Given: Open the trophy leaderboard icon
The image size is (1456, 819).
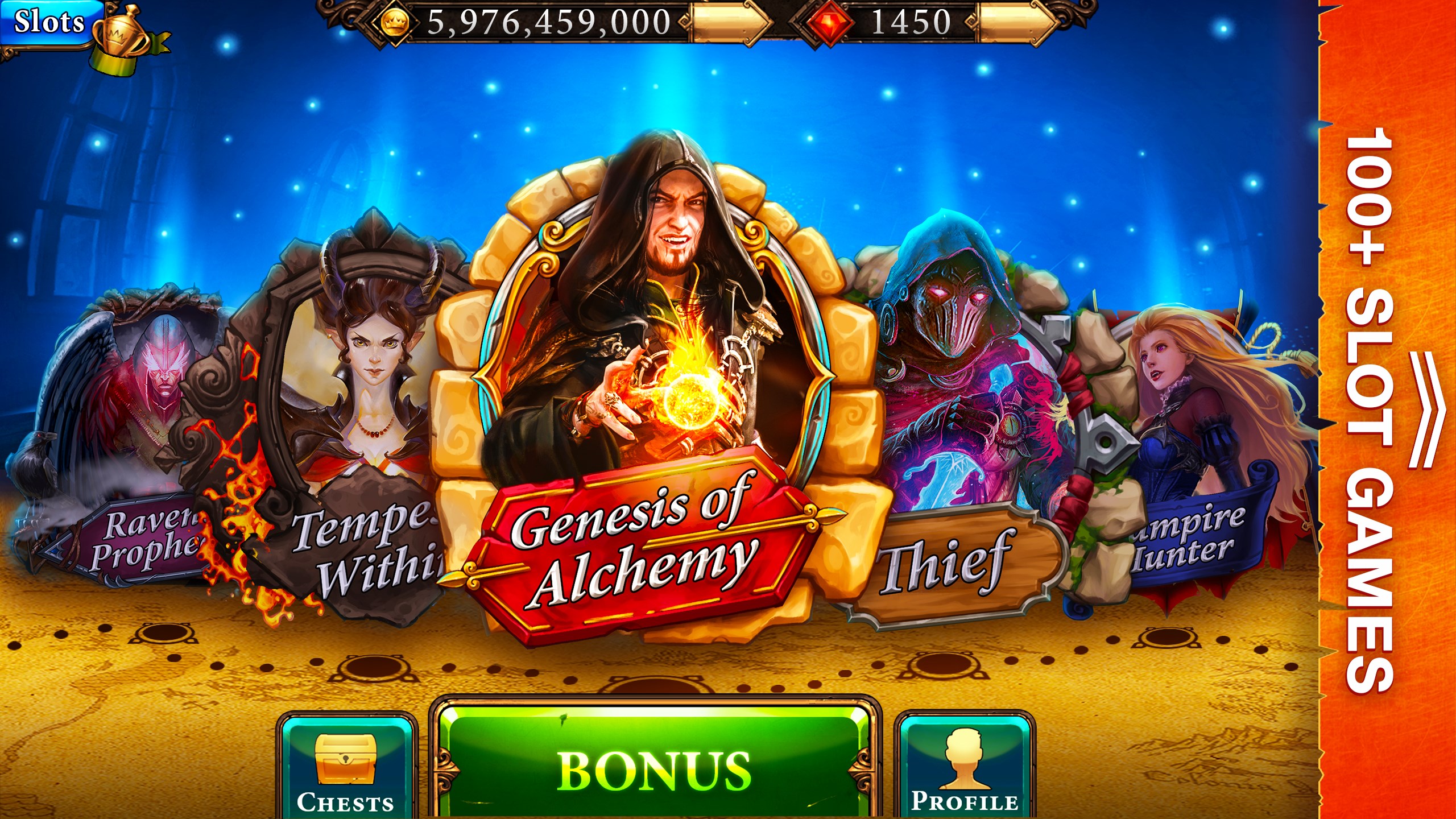Looking at the screenshot, I should tap(122, 34).
